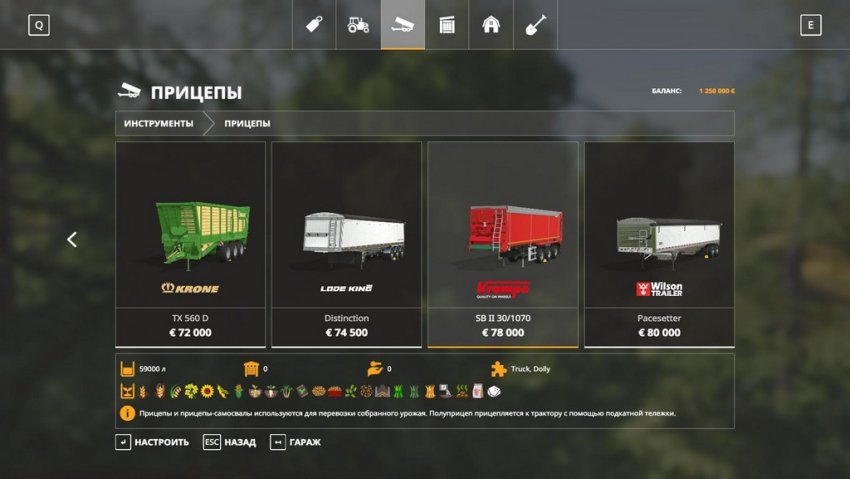Open the НАСТРОИТЬ configure option
This screenshot has height=479, width=850.
152,442
